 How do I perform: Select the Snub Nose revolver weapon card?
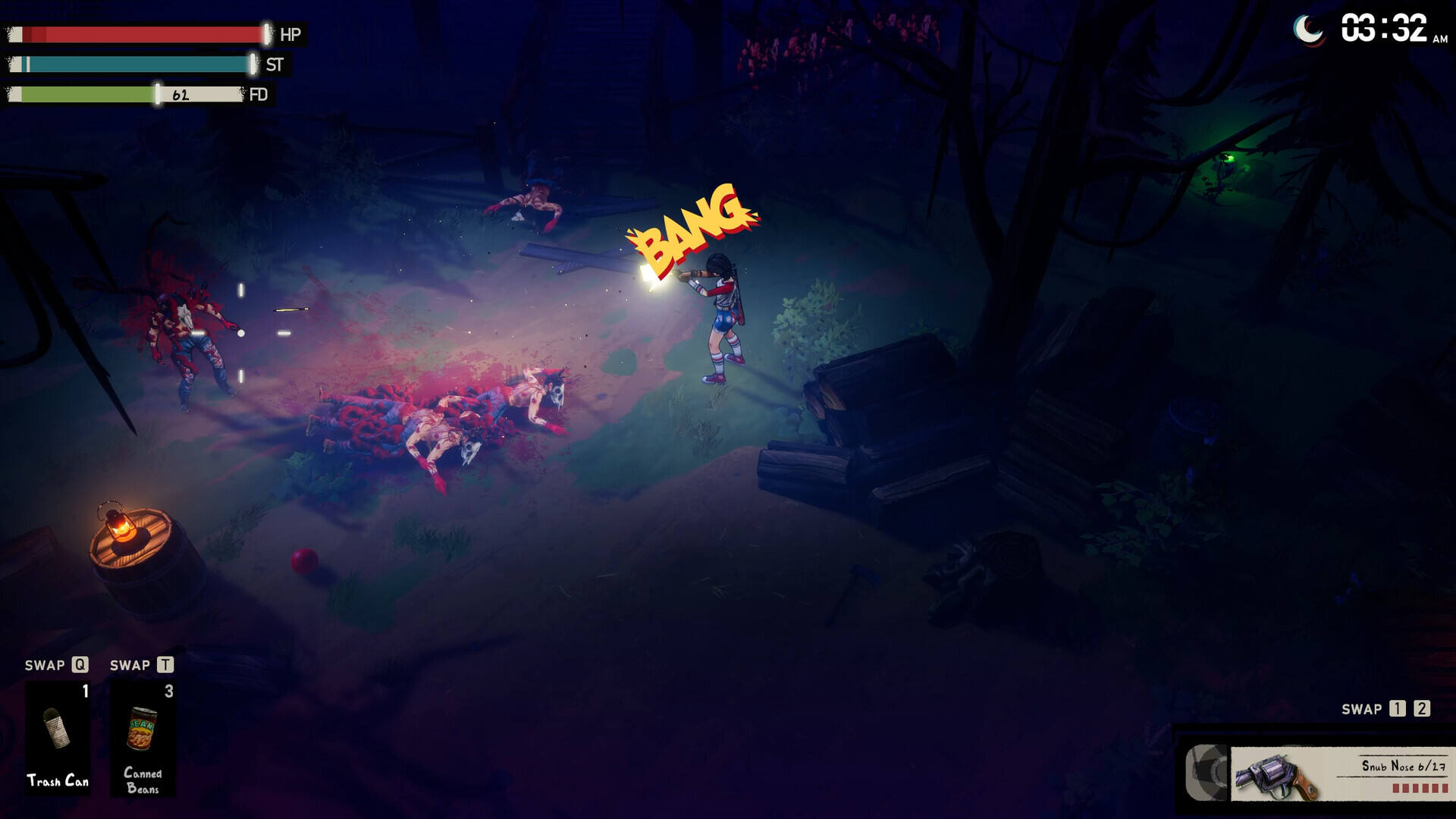[1339, 774]
